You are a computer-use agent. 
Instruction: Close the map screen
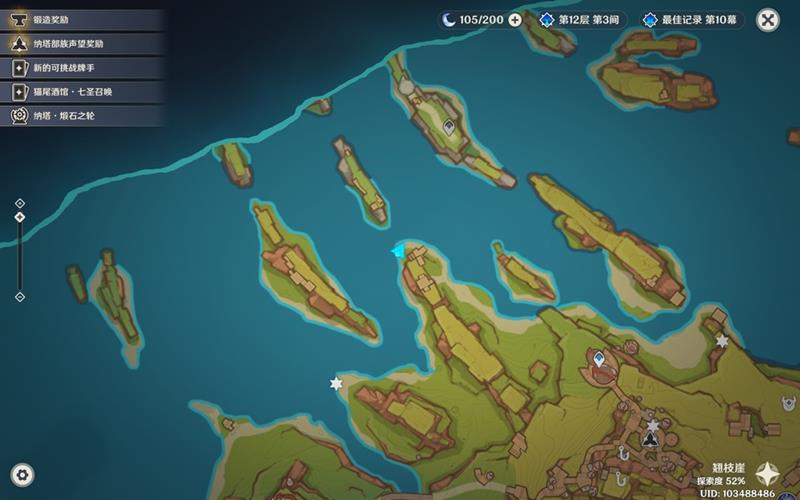click(767, 19)
